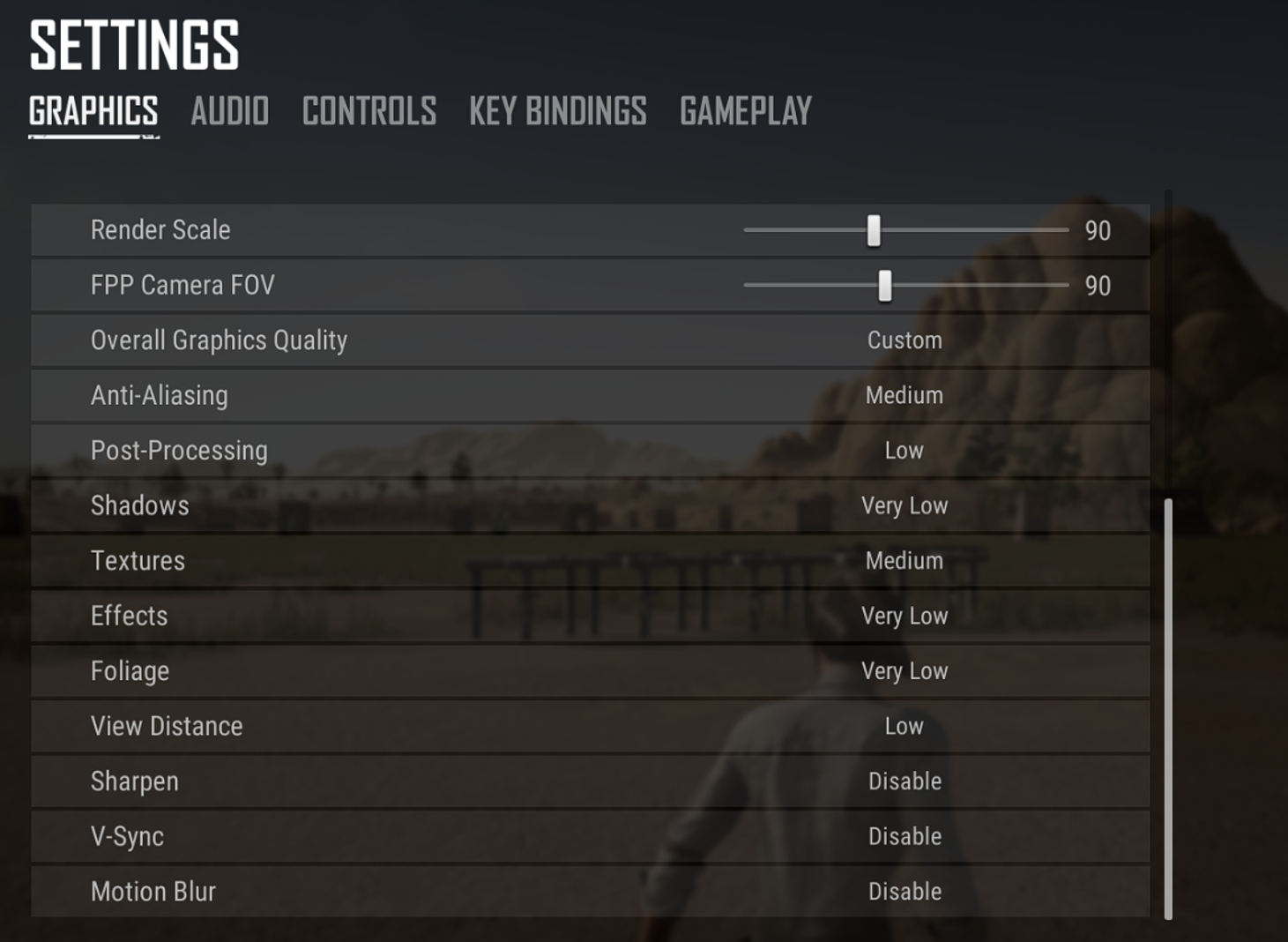Change Post-Processing from Low
Viewport: 1288px width, 942px height.
905,451
